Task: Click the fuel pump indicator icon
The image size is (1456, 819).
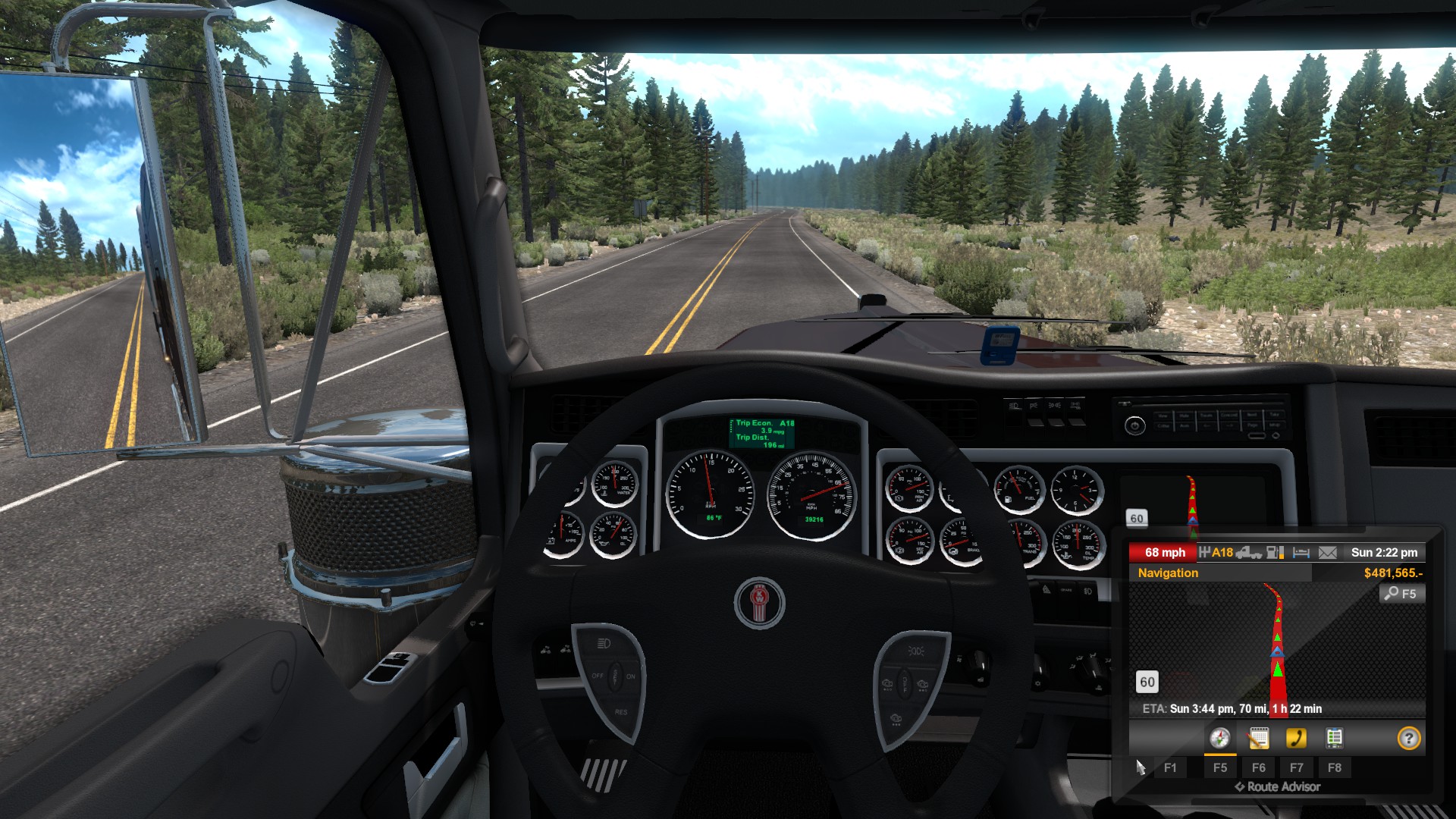Action: coord(1276,553)
